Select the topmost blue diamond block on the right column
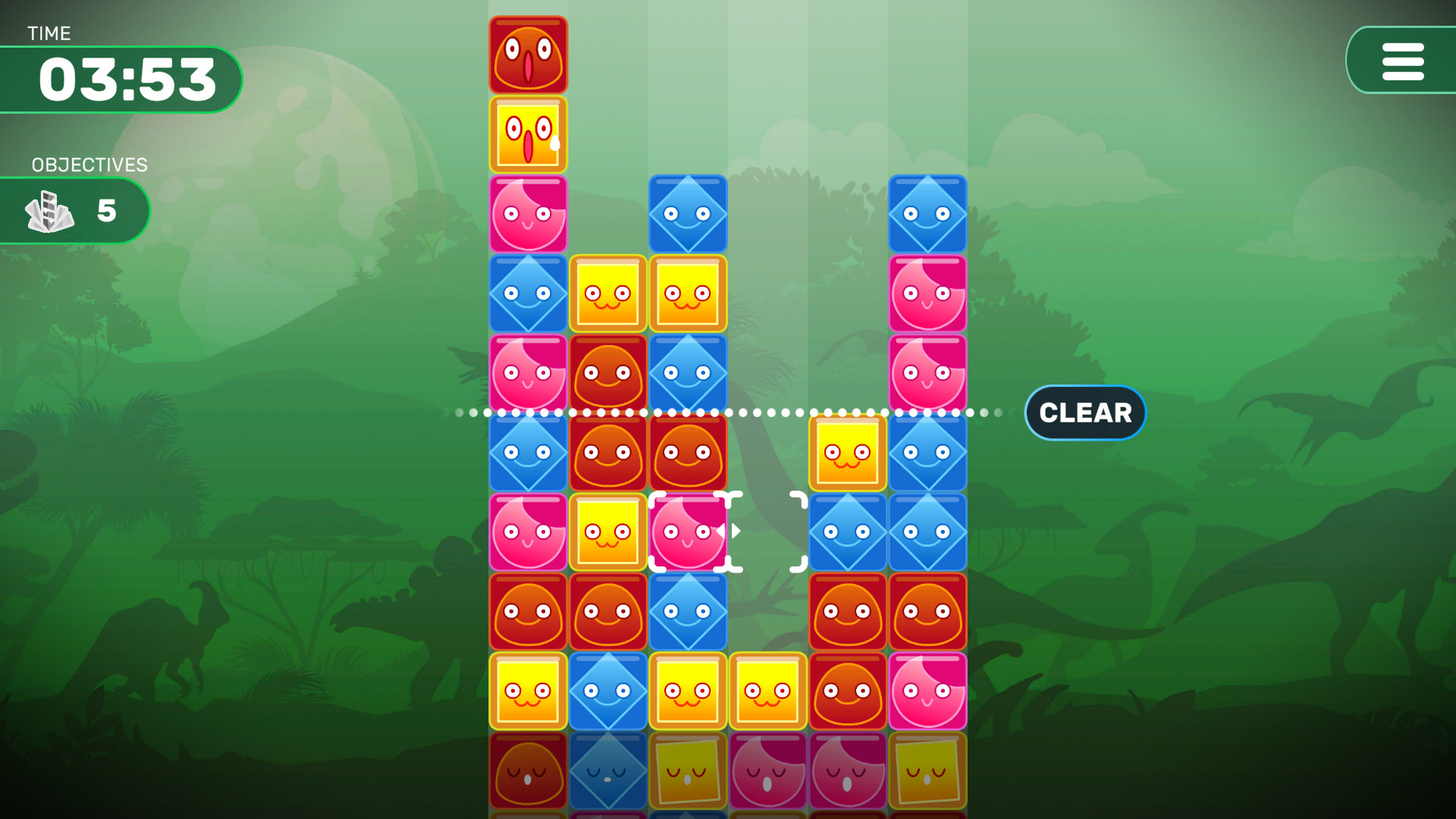This screenshot has width=1456, height=819. click(x=927, y=214)
